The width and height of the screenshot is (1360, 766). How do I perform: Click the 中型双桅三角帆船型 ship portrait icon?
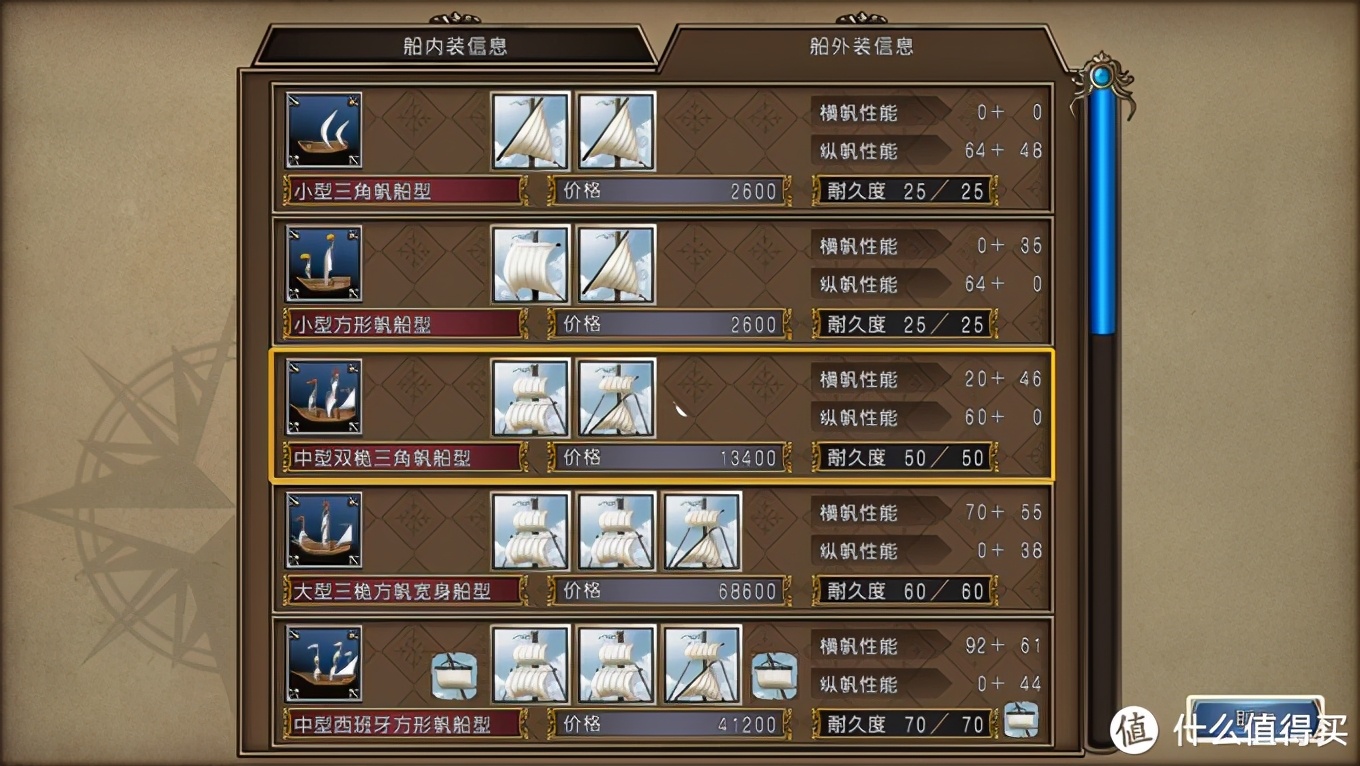(322, 398)
